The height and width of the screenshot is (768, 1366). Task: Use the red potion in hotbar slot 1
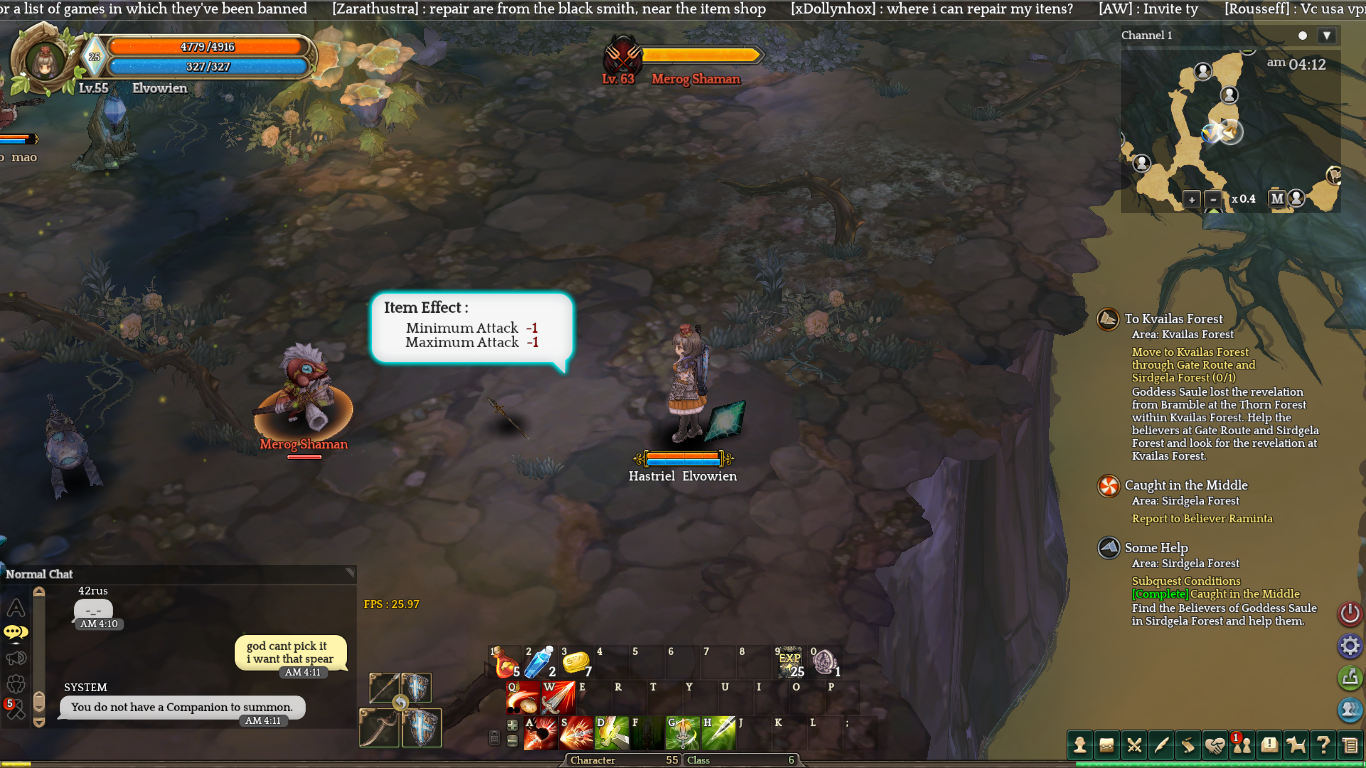point(505,663)
